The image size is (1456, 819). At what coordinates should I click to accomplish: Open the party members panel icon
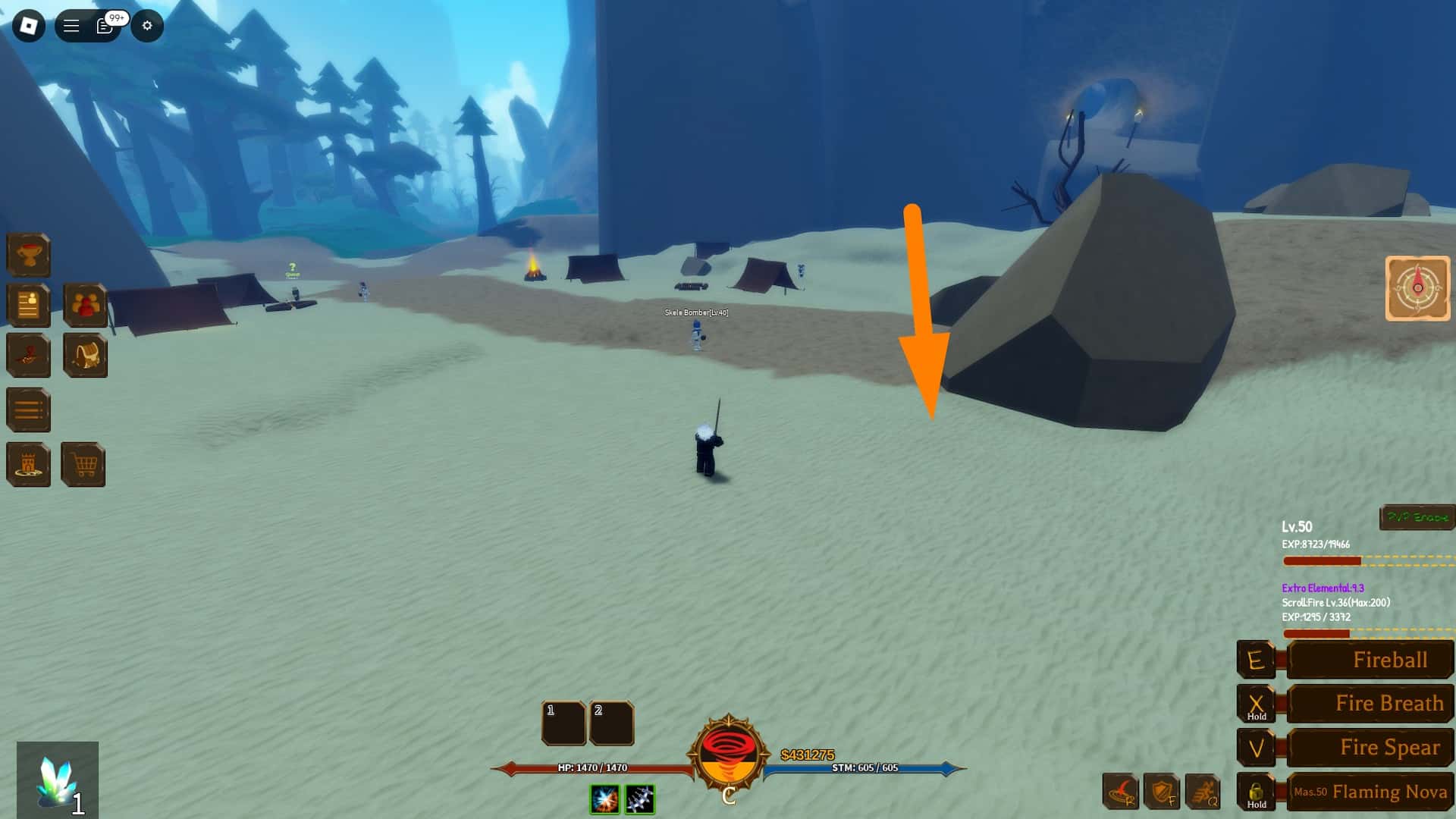tap(85, 306)
